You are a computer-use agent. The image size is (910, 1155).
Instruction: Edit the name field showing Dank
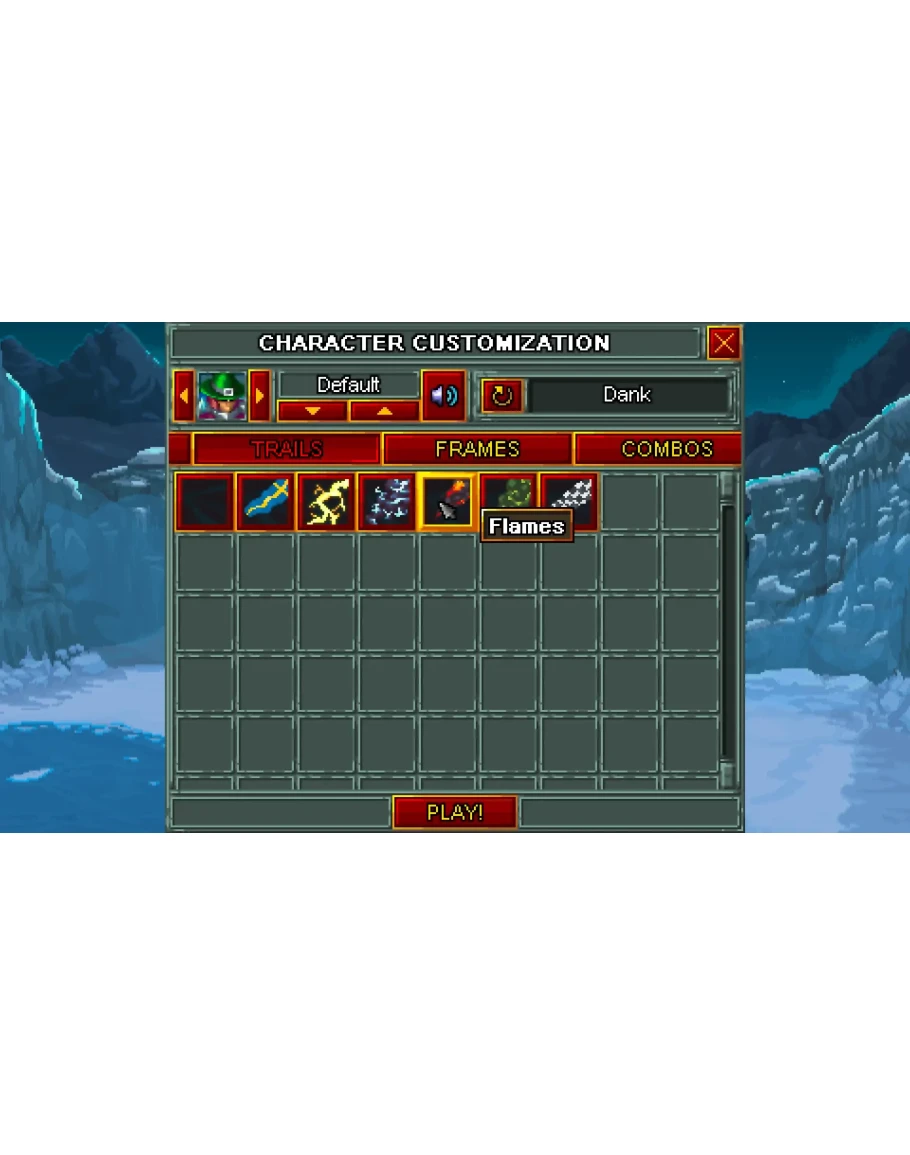pos(628,395)
